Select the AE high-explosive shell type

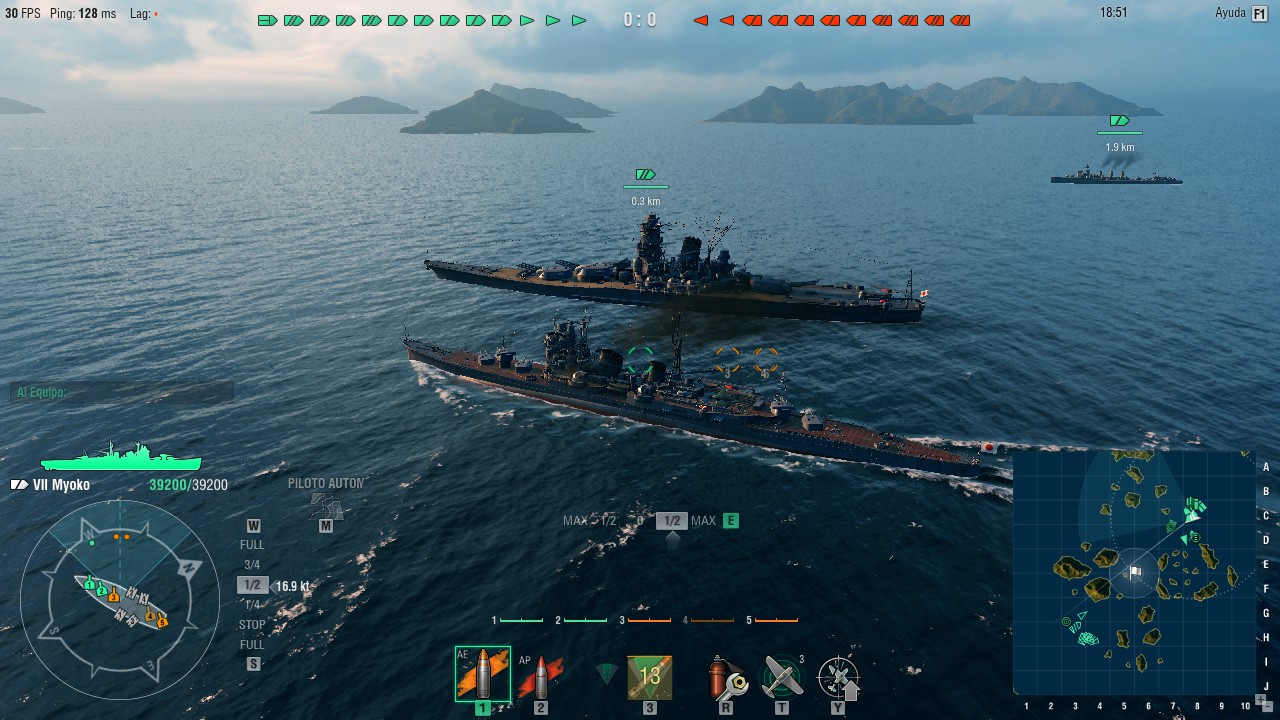click(x=482, y=675)
